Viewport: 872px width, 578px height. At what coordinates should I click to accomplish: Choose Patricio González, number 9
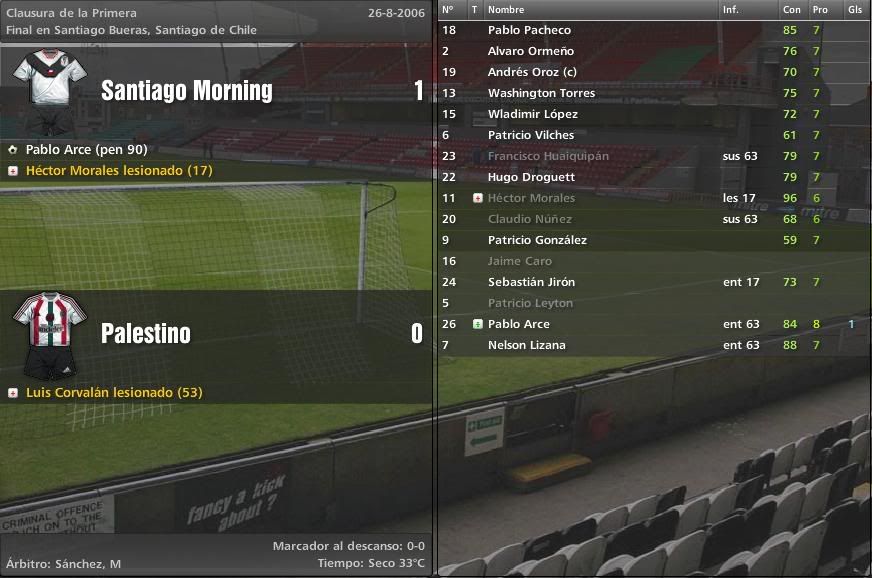[537, 240]
